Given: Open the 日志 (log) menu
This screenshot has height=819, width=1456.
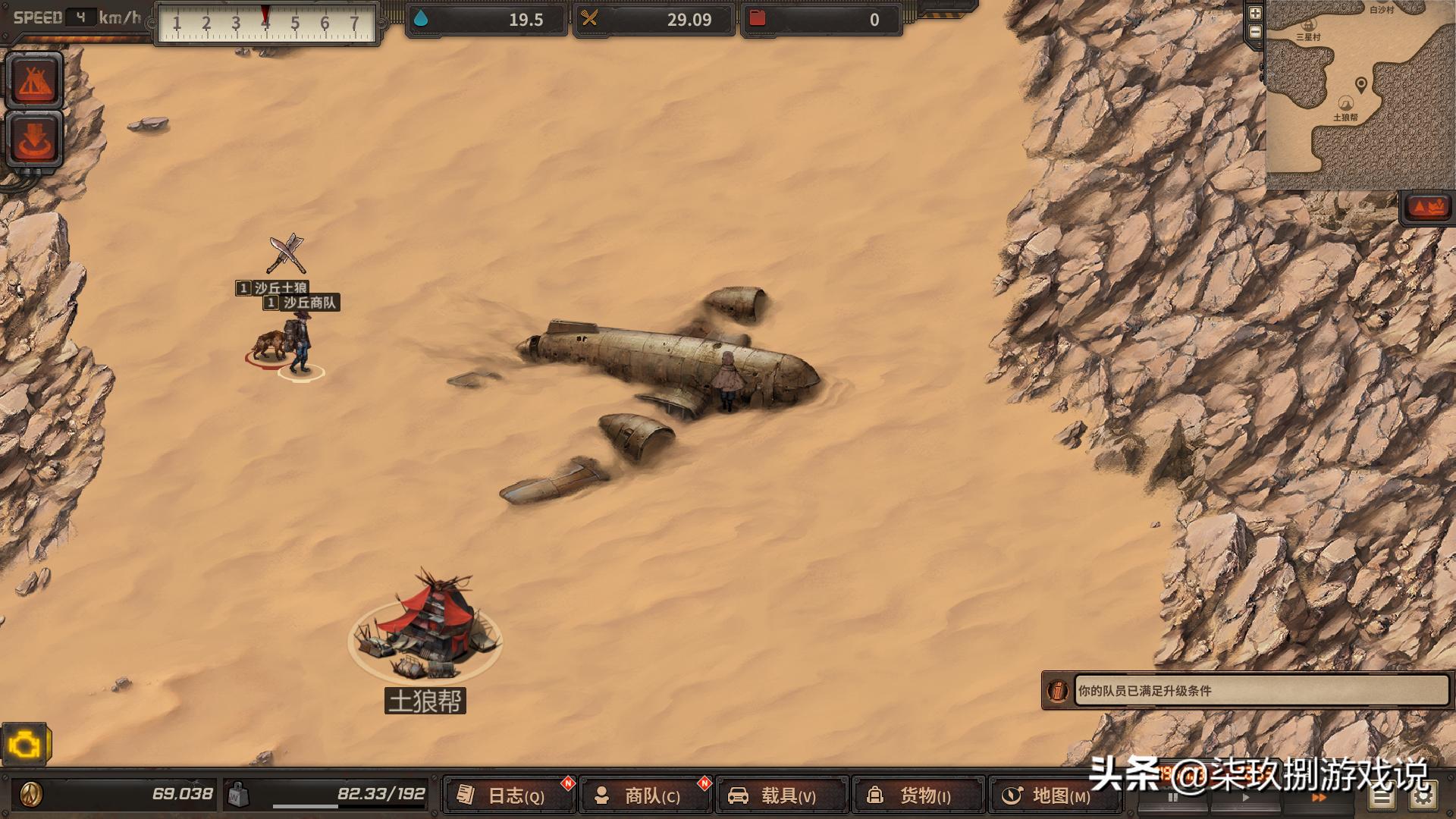Looking at the screenshot, I should coord(510,795).
